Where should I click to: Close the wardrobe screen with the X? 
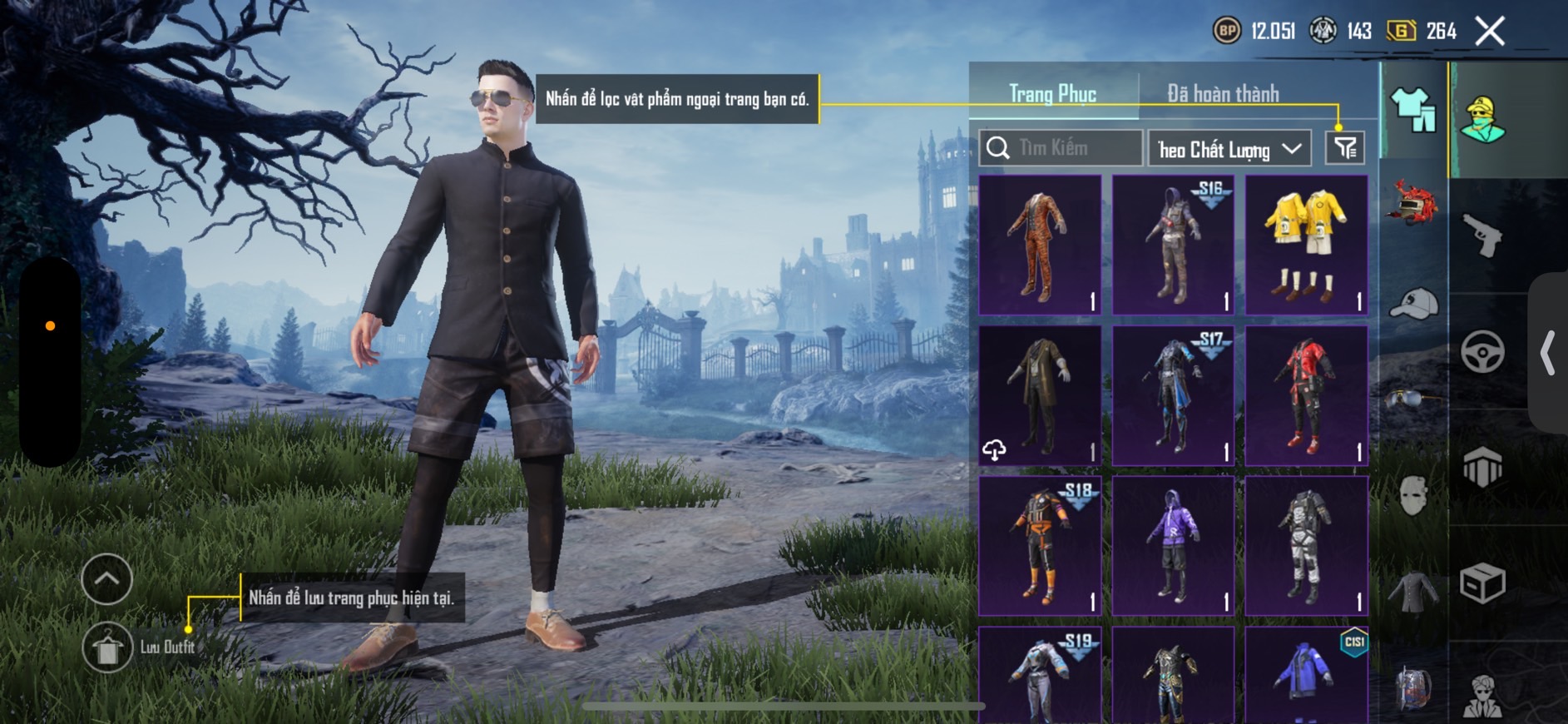click(1490, 32)
